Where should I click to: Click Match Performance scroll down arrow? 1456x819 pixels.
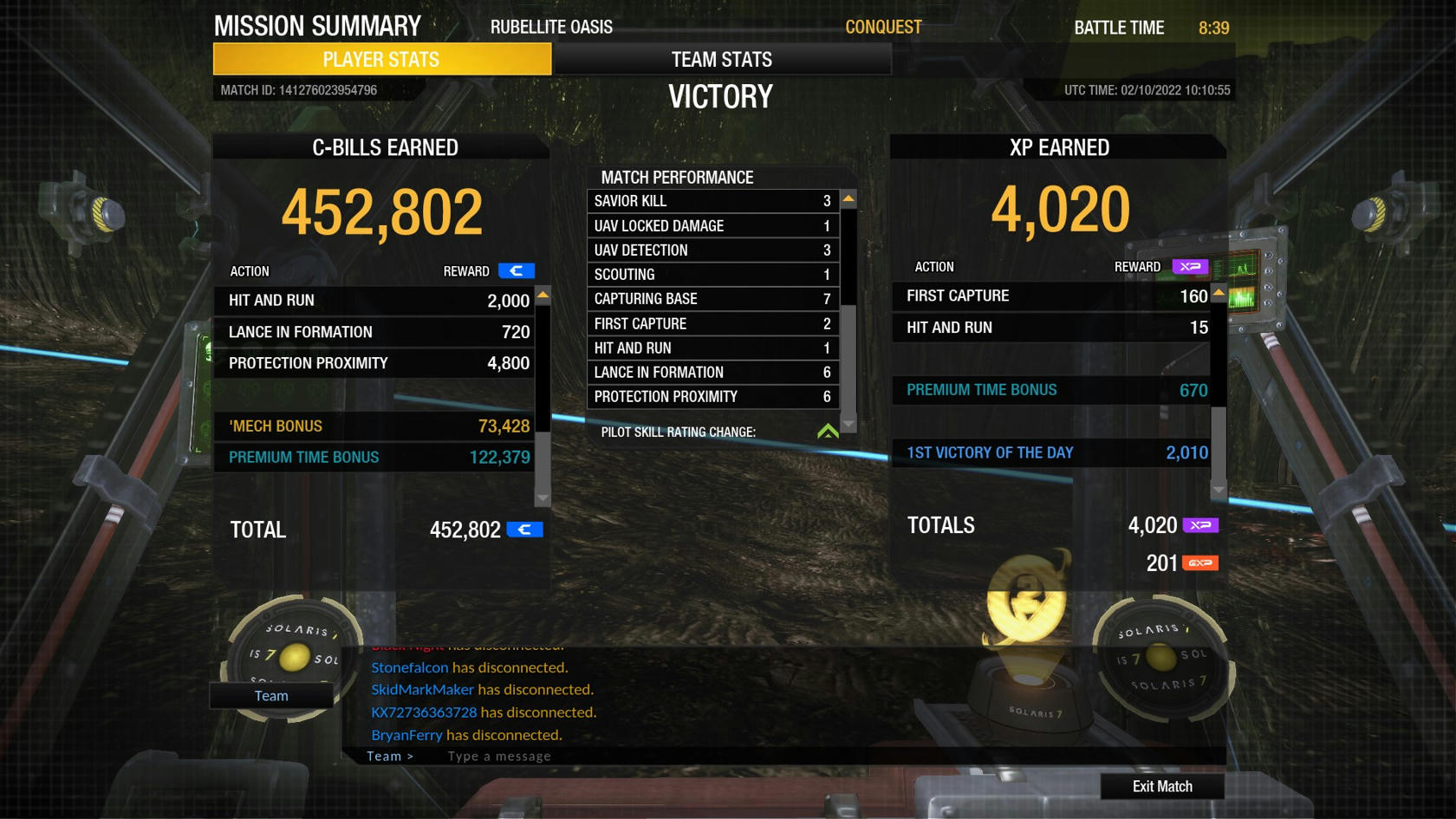point(848,424)
